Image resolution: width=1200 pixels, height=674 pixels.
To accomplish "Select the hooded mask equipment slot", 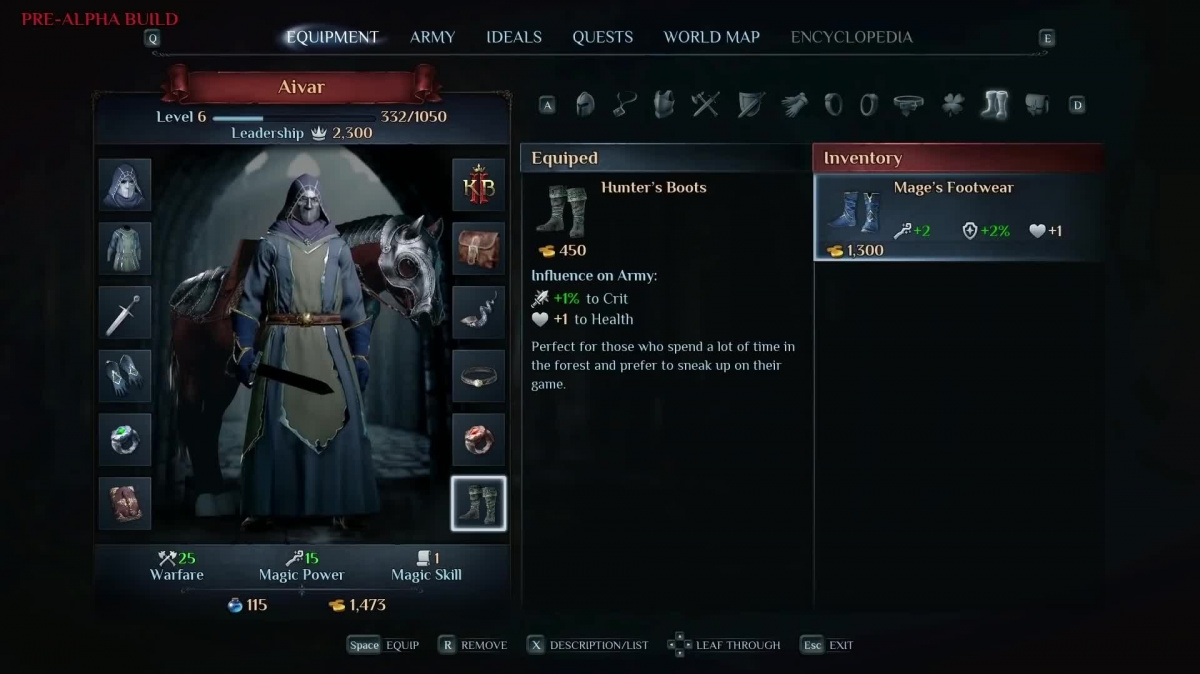I will pyautogui.click(x=125, y=185).
